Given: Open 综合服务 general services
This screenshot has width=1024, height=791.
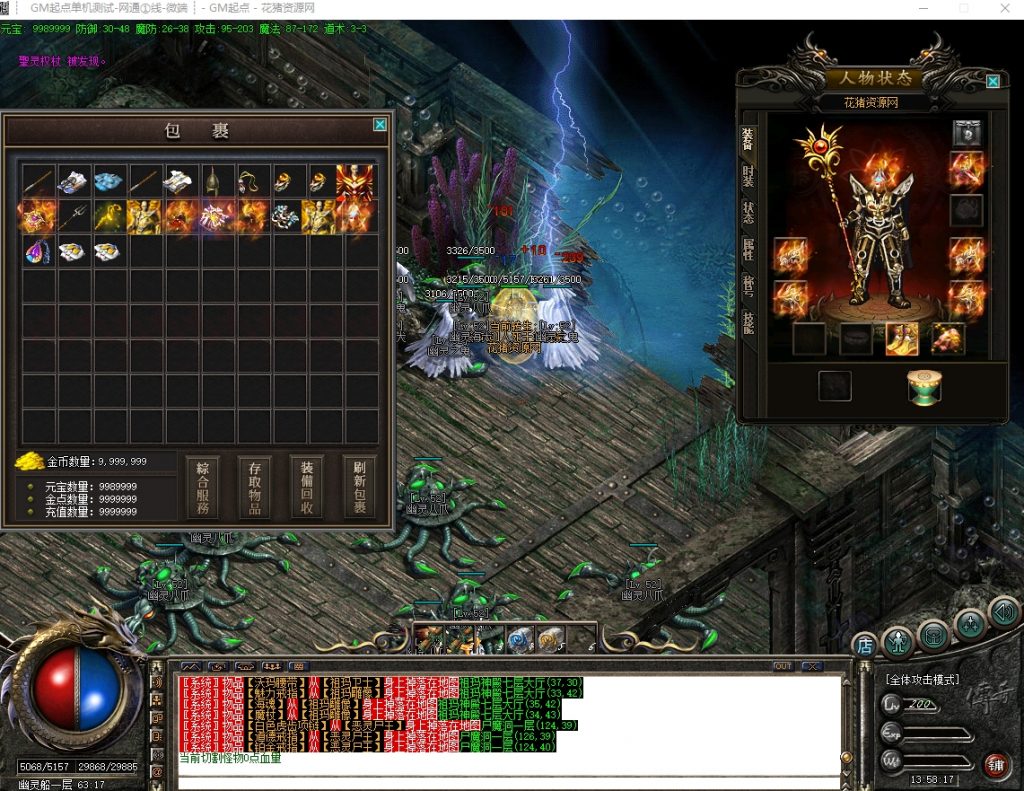Looking at the screenshot, I should click(203, 487).
